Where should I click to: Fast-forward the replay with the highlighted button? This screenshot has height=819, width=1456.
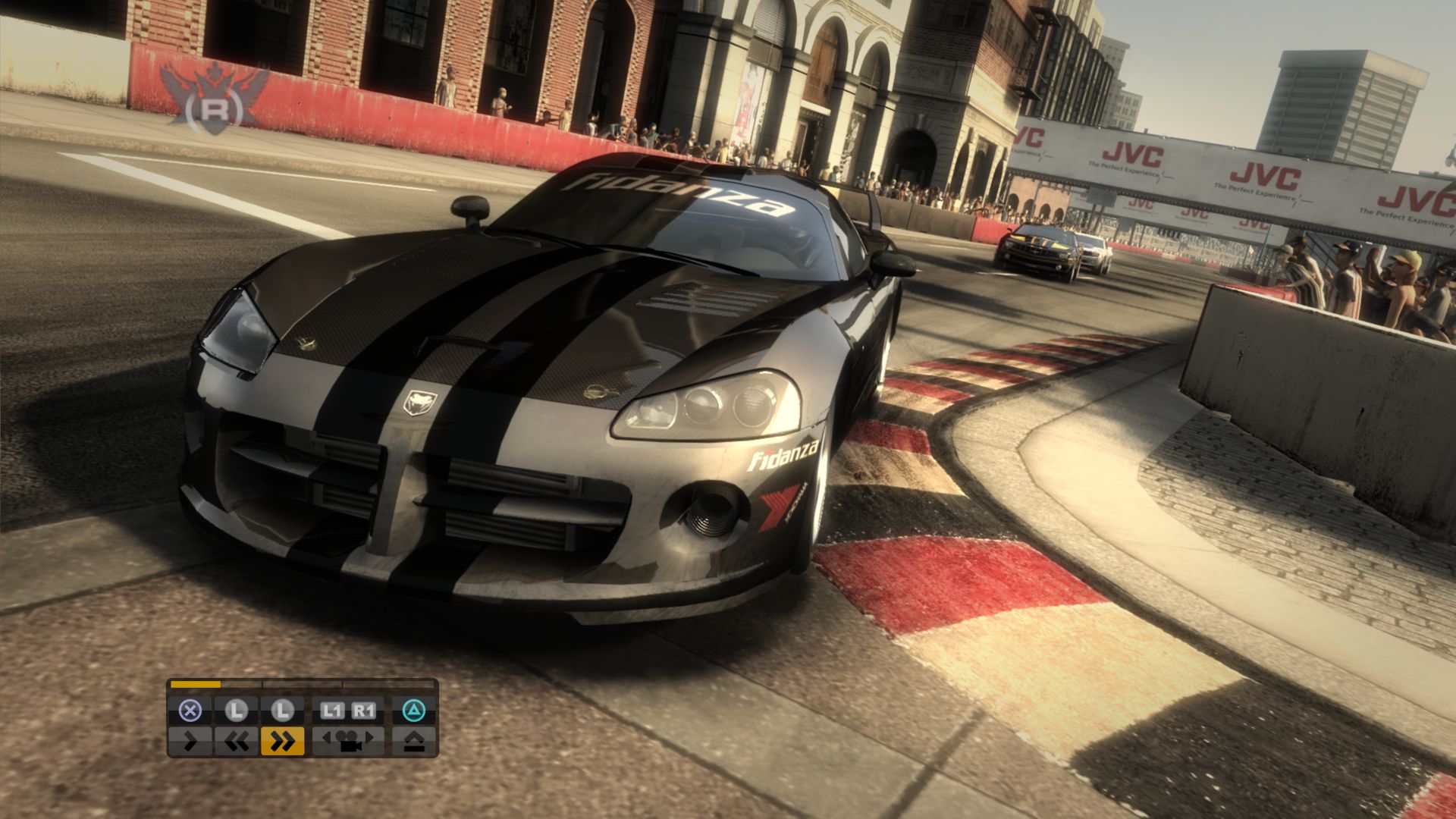point(282,740)
